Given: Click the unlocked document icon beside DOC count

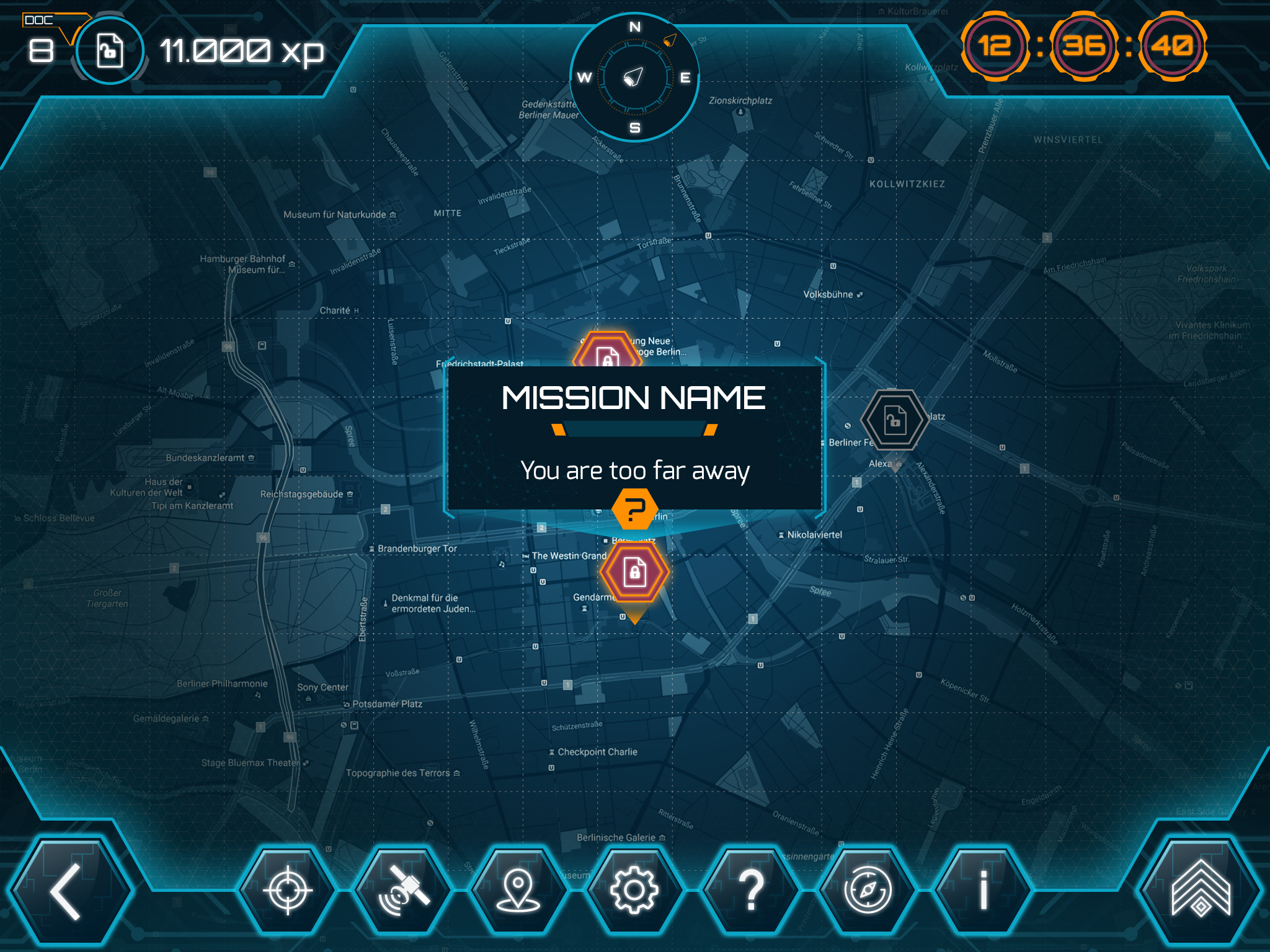Looking at the screenshot, I should [110, 51].
